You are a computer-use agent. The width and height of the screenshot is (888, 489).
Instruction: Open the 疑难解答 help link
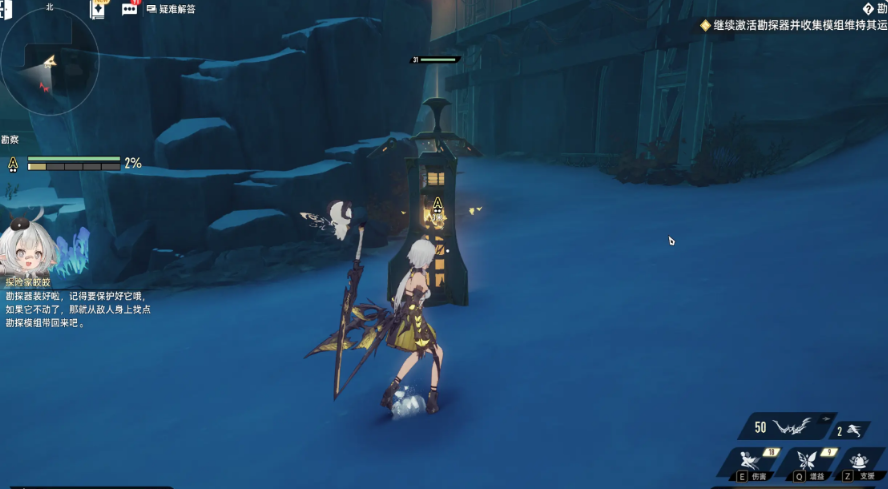click(x=171, y=9)
